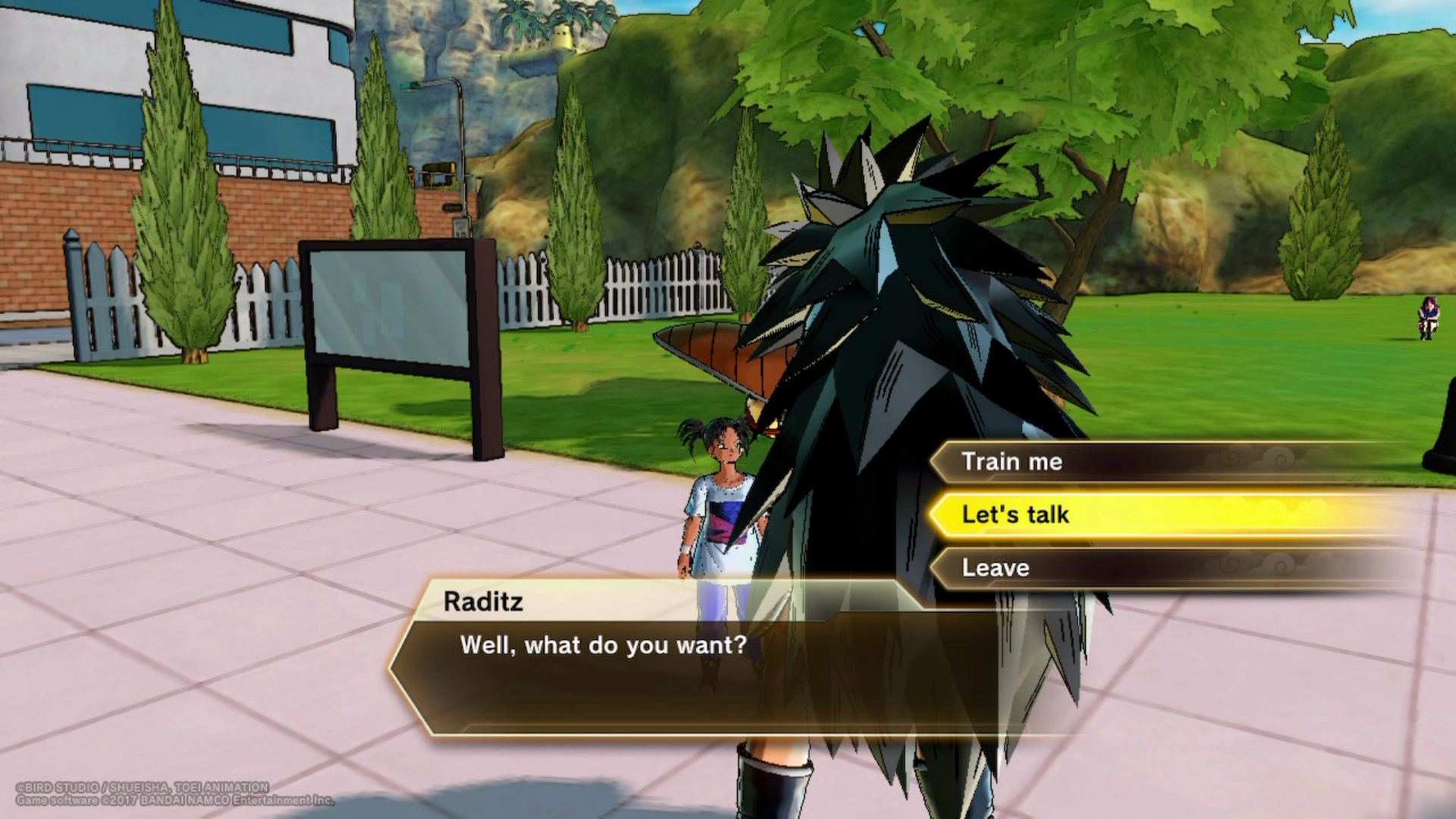Image resolution: width=1456 pixels, height=819 pixels.
Task: Choose the "Train me" dialogue option
Action: pyautogui.click(x=1012, y=462)
